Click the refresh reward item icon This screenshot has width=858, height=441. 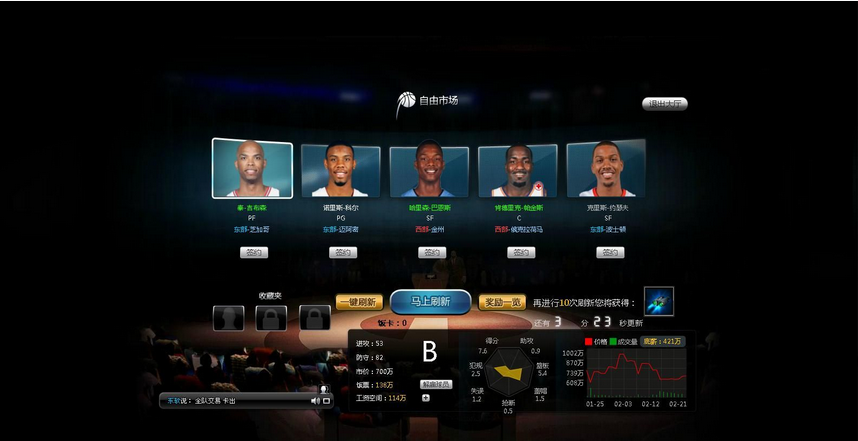point(658,301)
